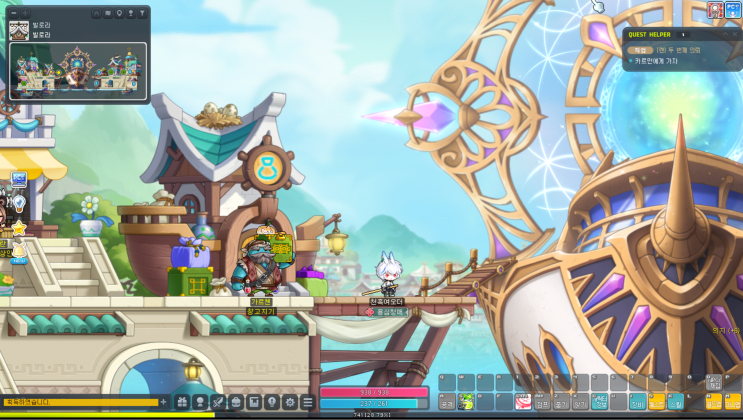Screen dimensions: 743x420
Task: Open the settings gear icon
Action: click(x=290, y=402)
